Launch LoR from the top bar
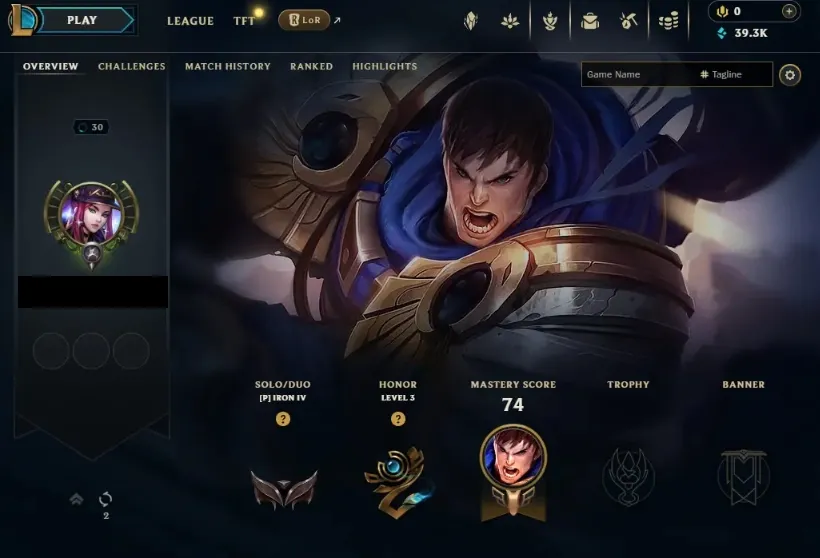This screenshot has height=558, width=820. [x=304, y=20]
